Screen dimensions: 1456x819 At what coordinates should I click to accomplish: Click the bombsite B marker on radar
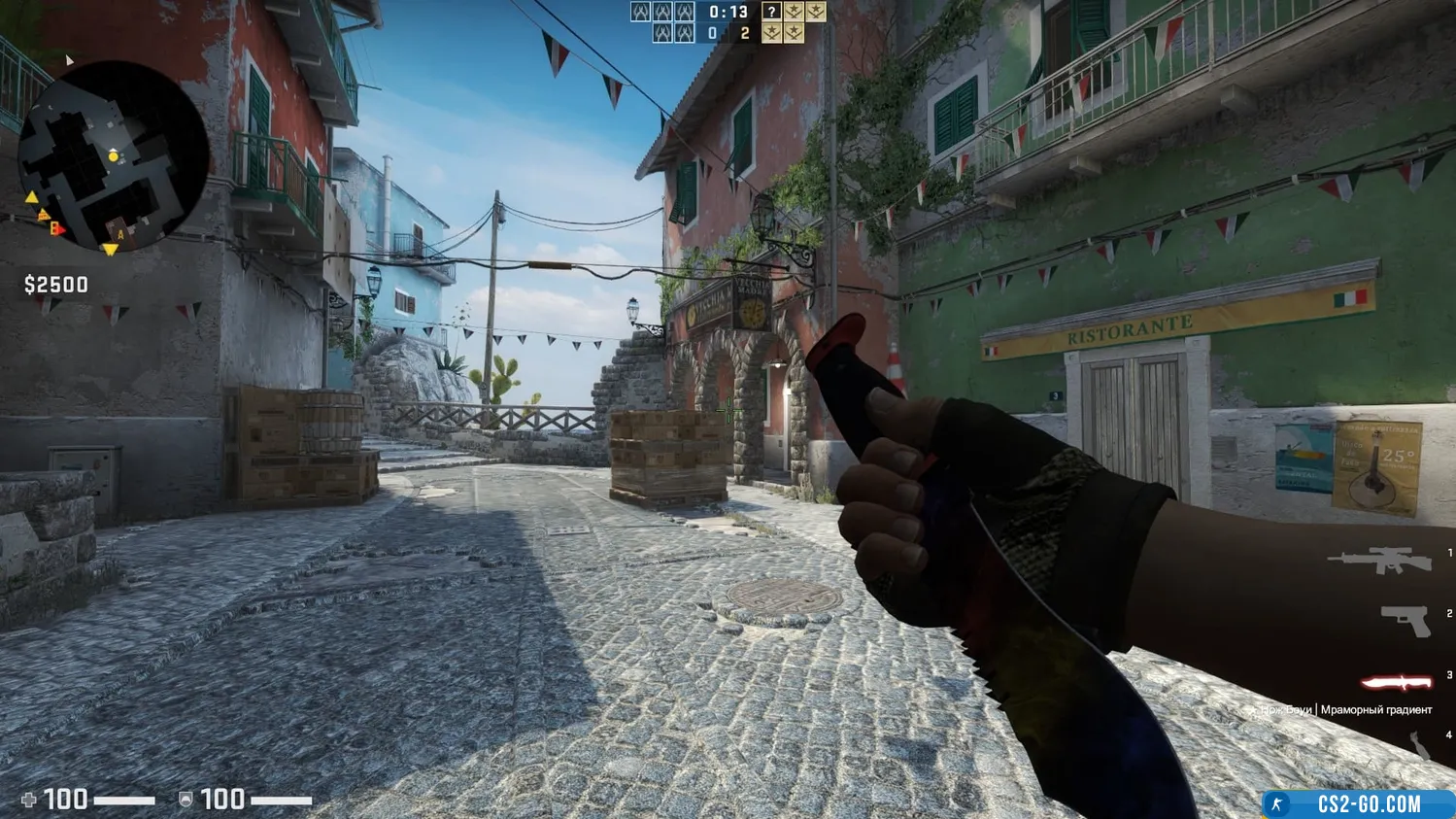tap(55, 229)
